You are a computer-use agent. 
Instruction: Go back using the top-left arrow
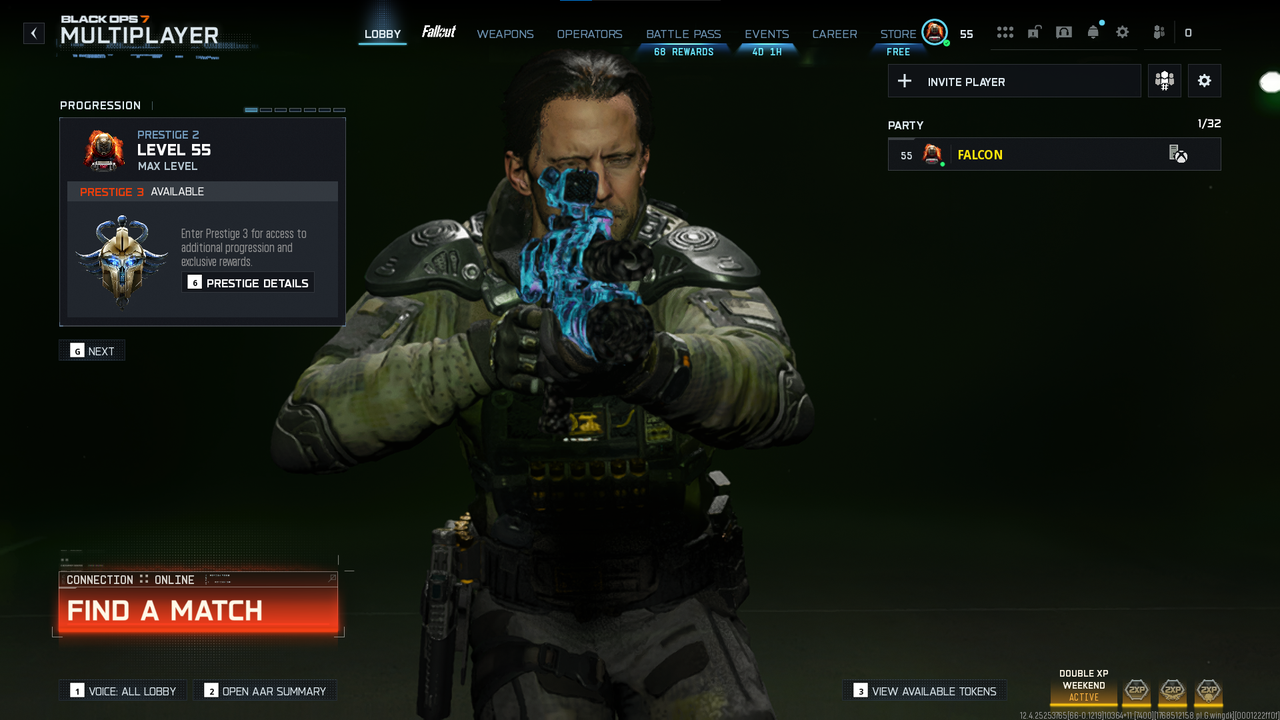coord(34,33)
